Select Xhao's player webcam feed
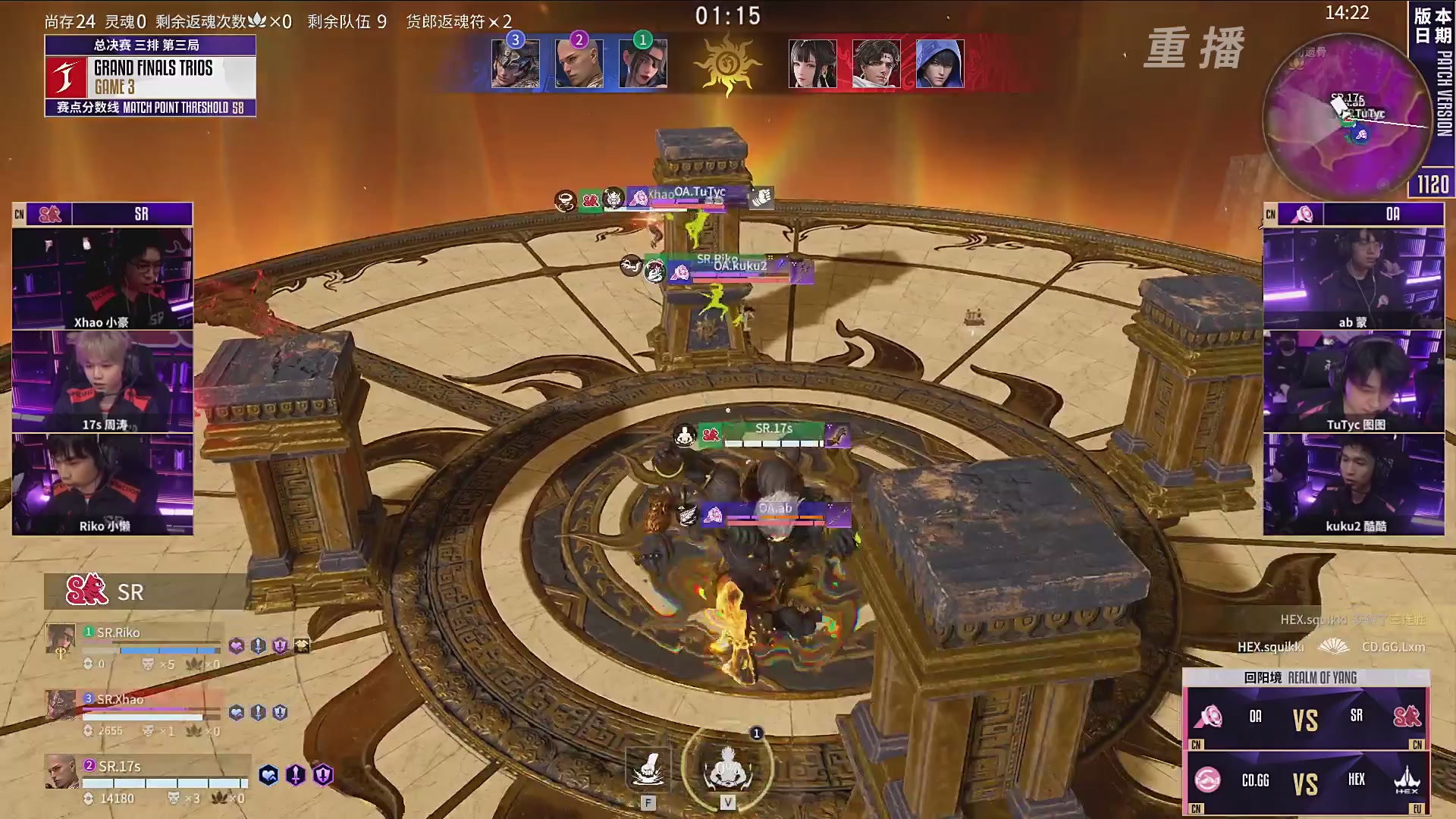This screenshot has width=1456, height=819. point(102,278)
